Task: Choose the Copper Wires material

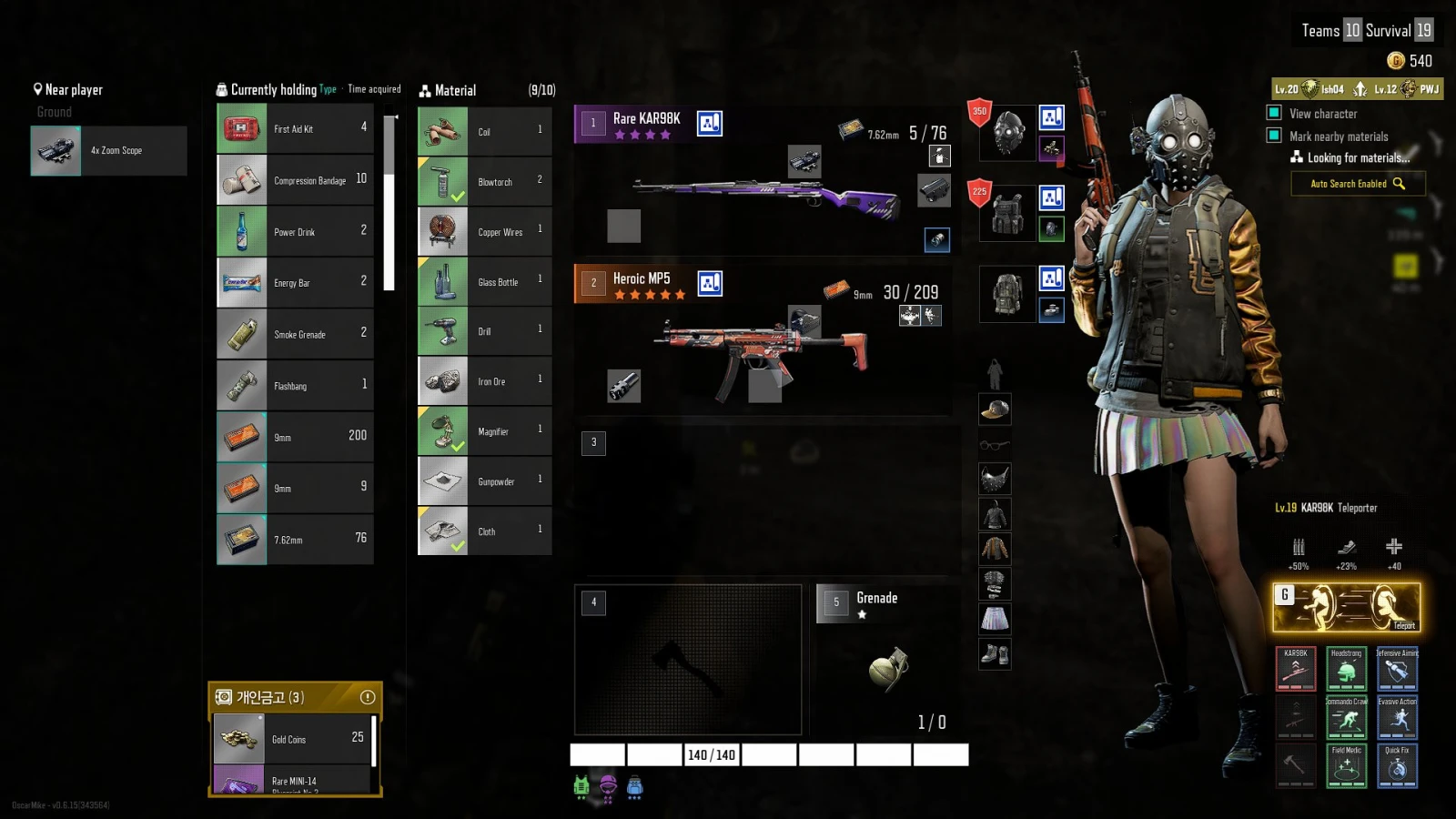Action: [484, 232]
